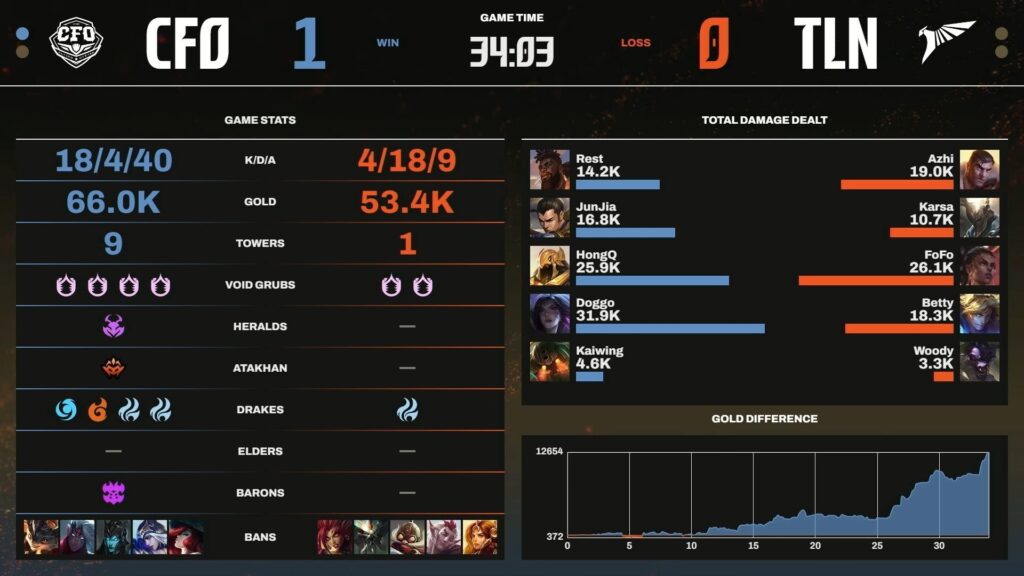The height and width of the screenshot is (576, 1024).
Task: Select JunJia's champion portrait
Action: (549, 217)
